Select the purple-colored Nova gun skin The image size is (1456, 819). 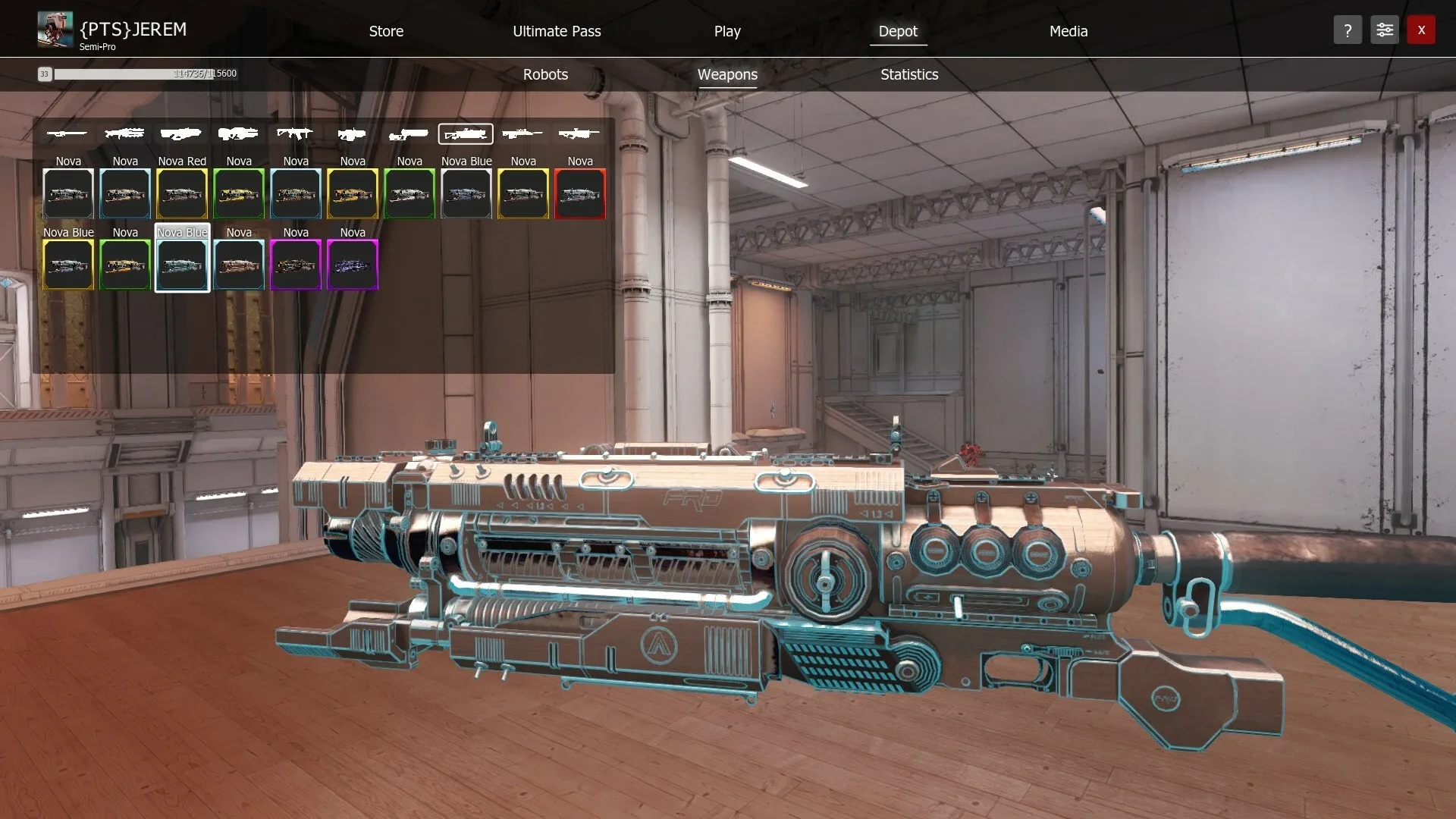coord(353,265)
